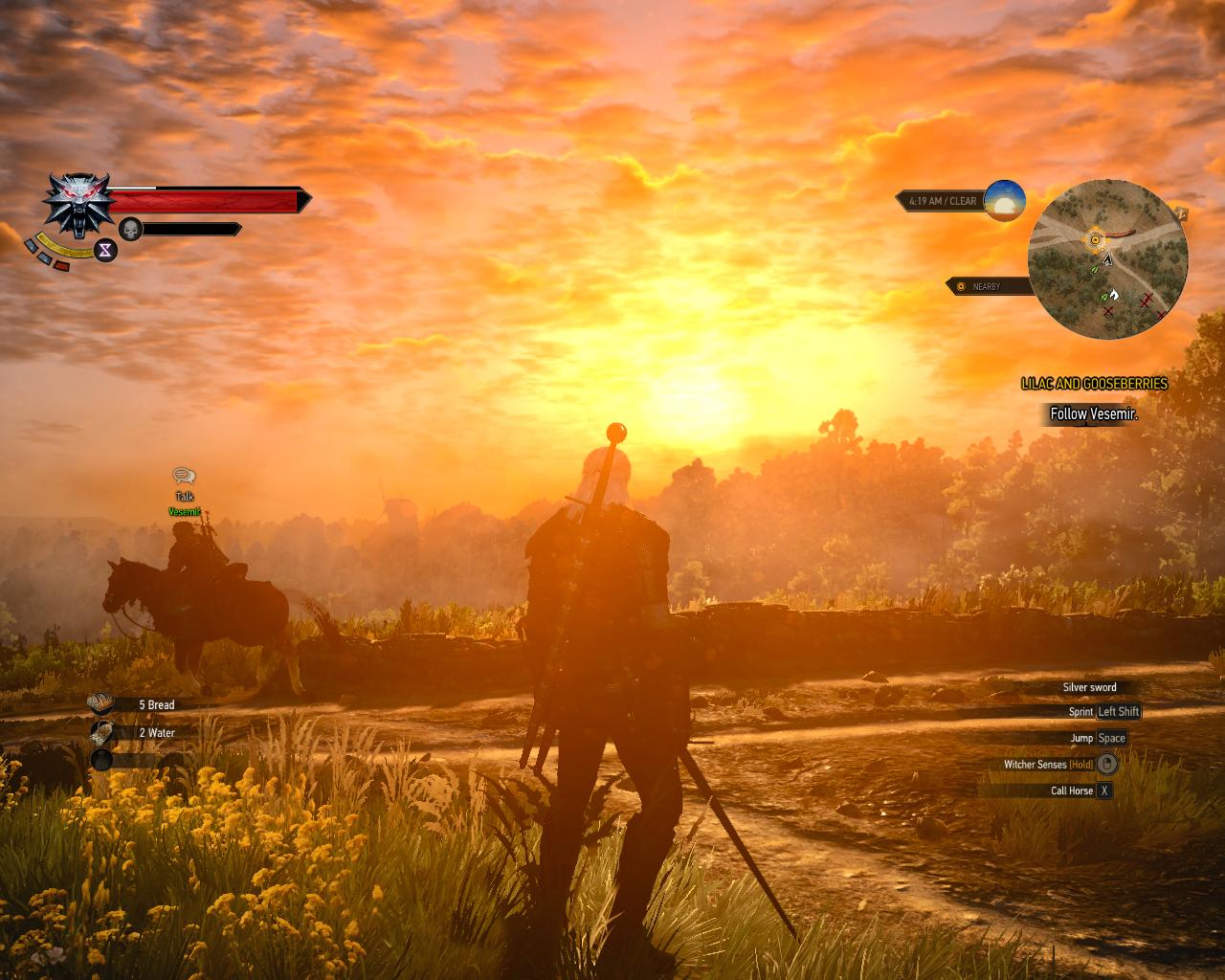
Task: Click the Follow Vesemir objective
Action: [1094, 414]
